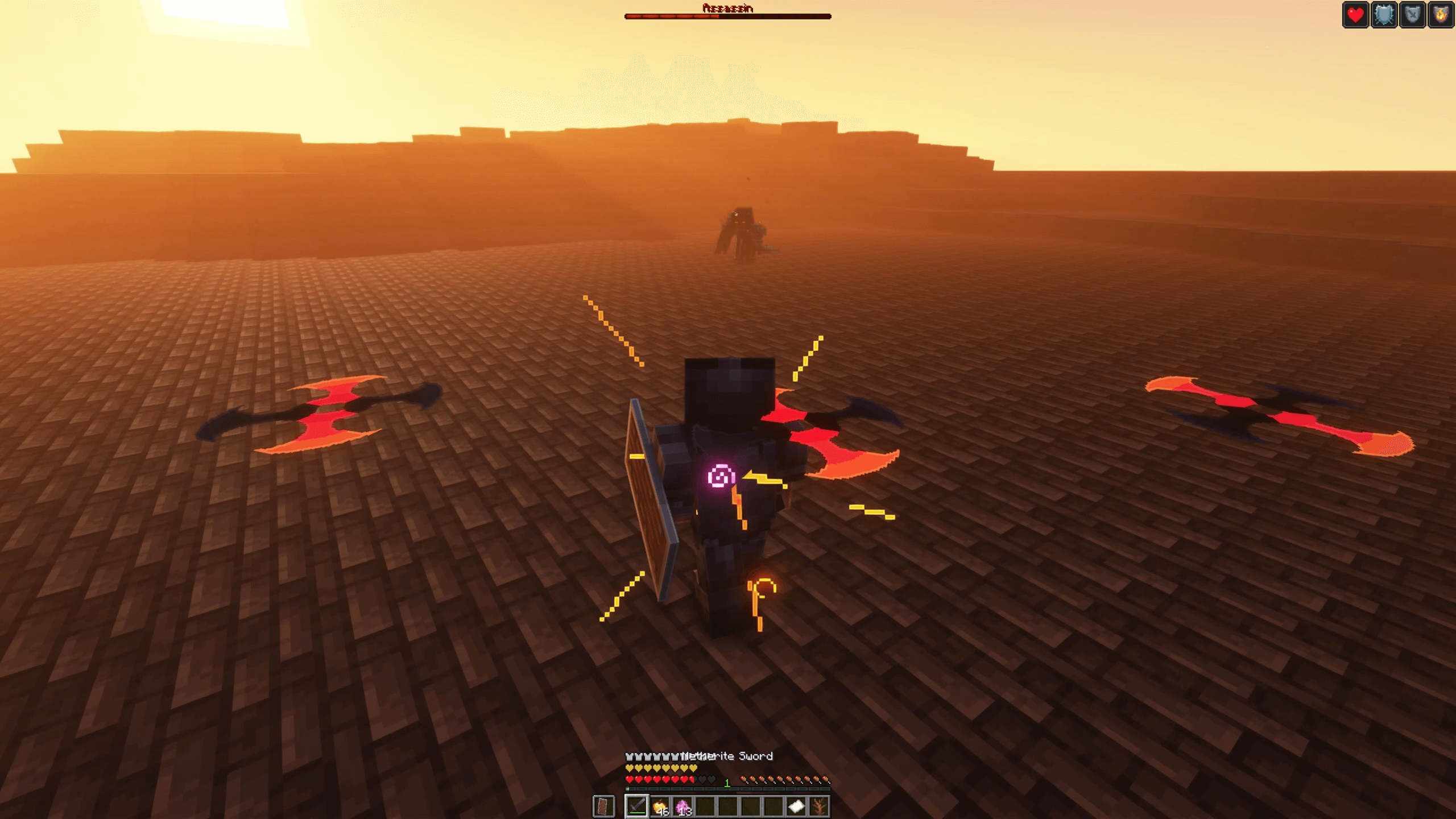Click the fiery shield status effect icon

(1441, 15)
